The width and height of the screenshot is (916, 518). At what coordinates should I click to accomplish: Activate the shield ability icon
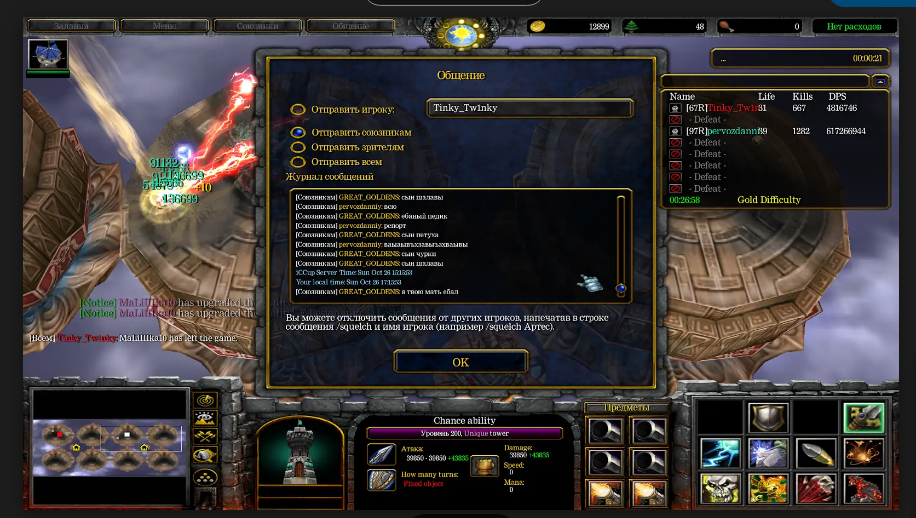point(769,418)
